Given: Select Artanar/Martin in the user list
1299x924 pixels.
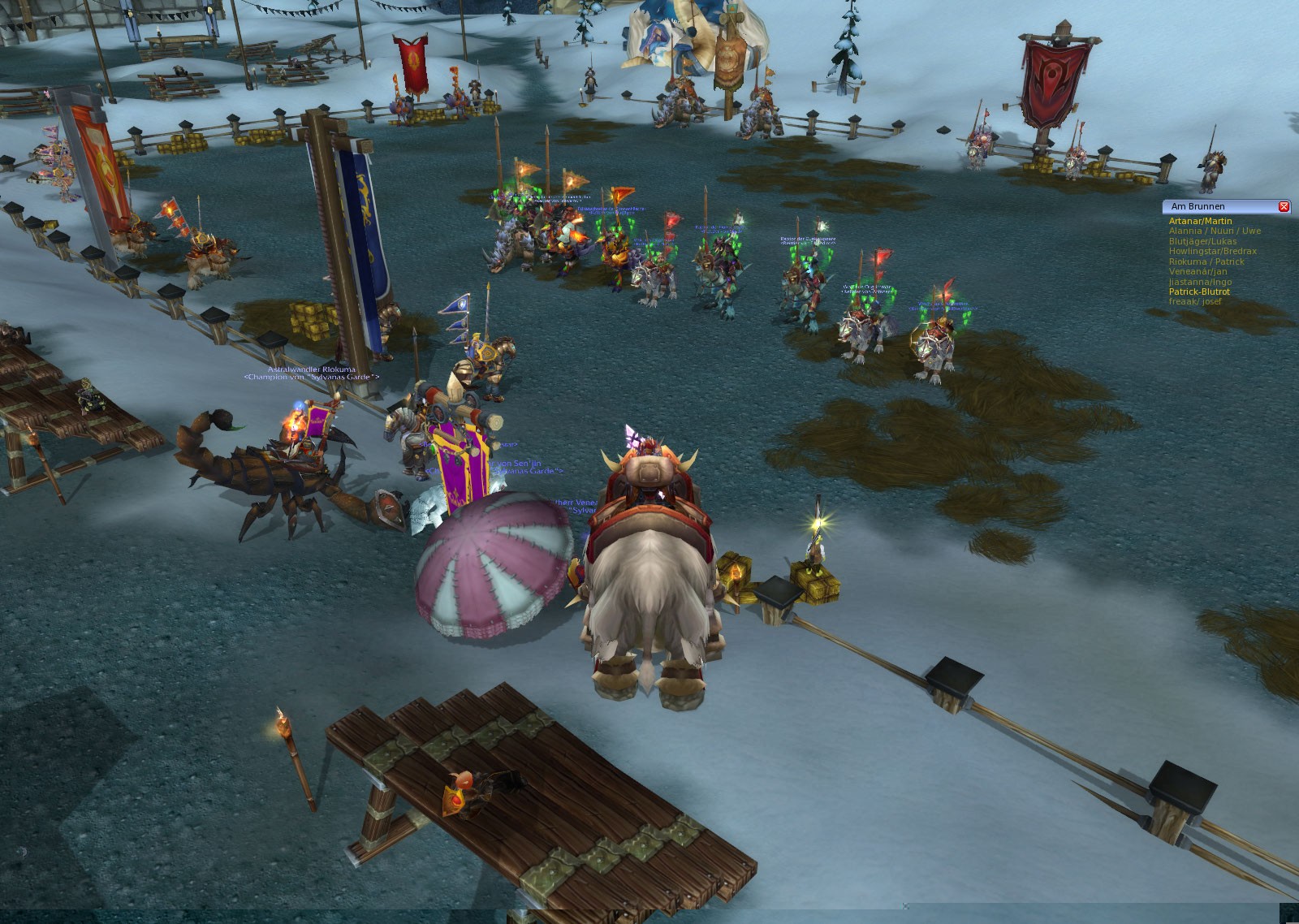Looking at the screenshot, I should pos(1200,221).
